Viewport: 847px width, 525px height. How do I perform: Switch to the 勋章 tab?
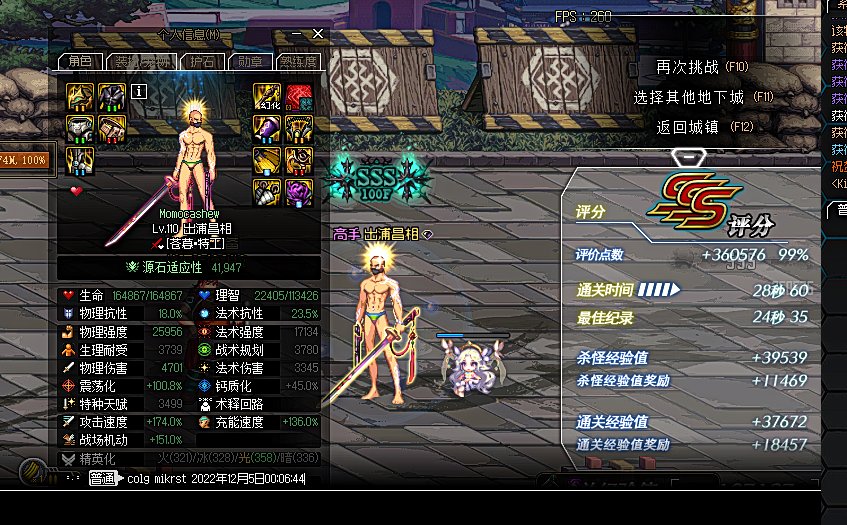(x=250, y=61)
